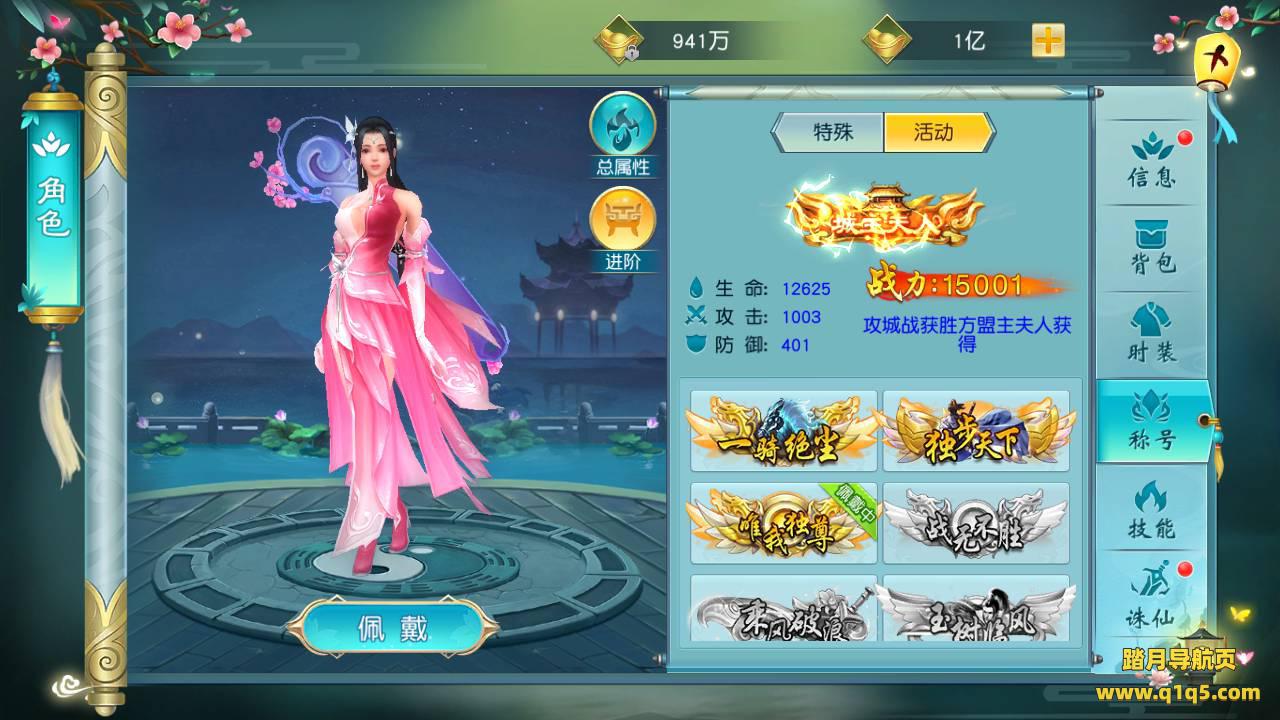The image size is (1280, 720).
Task: Select the 称号 title tab
Action: coord(1152,422)
